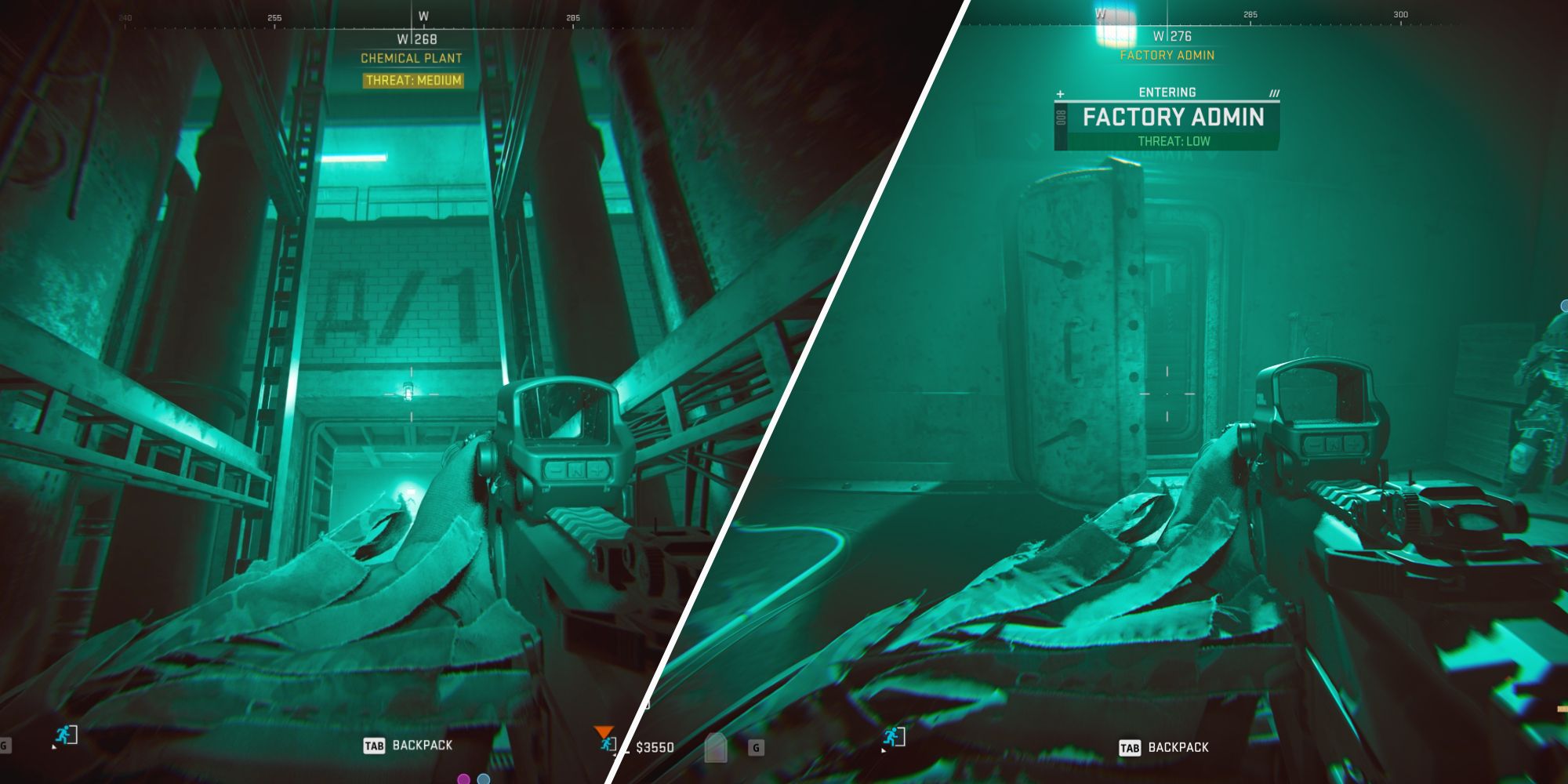Toggle the magenta dot indicator at bottom
Screen dimensions: 1568x784
pyautogui.click(x=463, y=780)
